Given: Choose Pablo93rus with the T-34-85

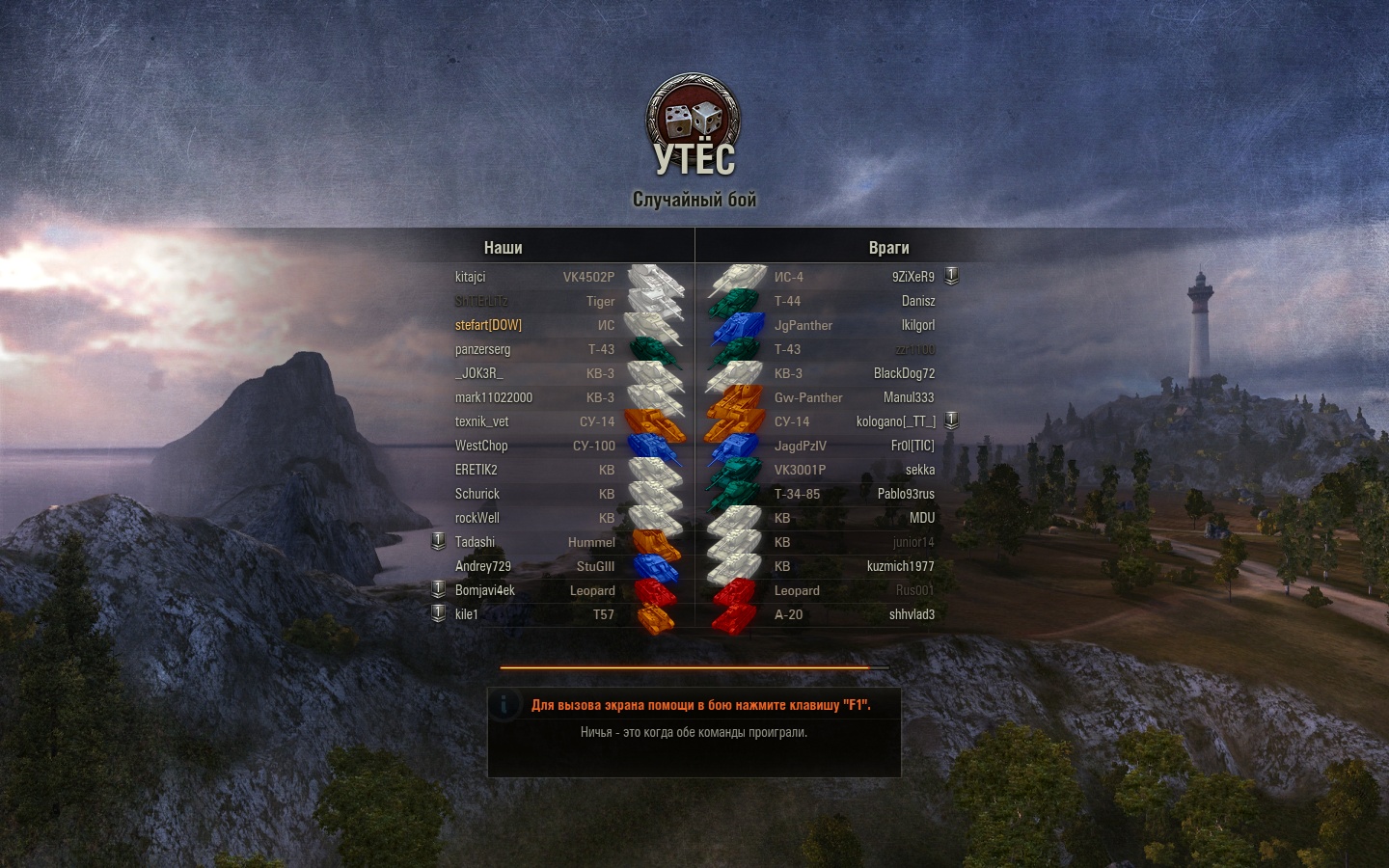Looking at the screenshot, I should (906, 494).
